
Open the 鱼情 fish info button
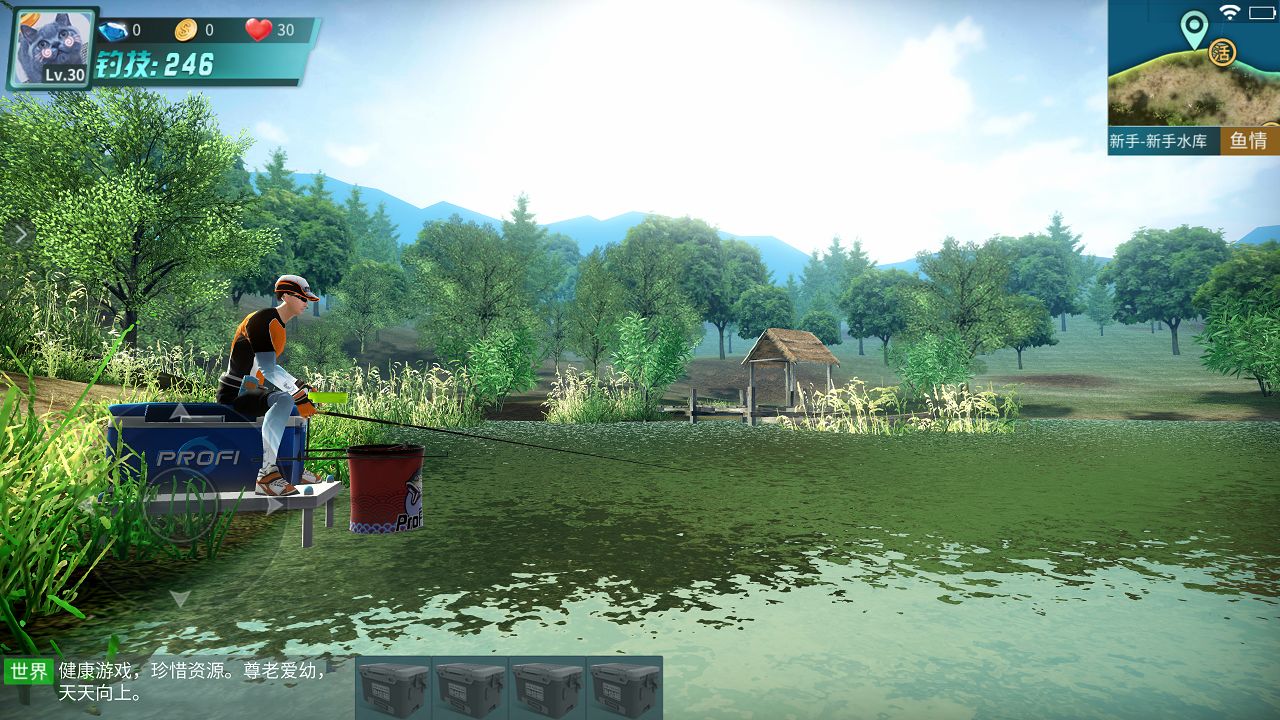coord(1249,141)
